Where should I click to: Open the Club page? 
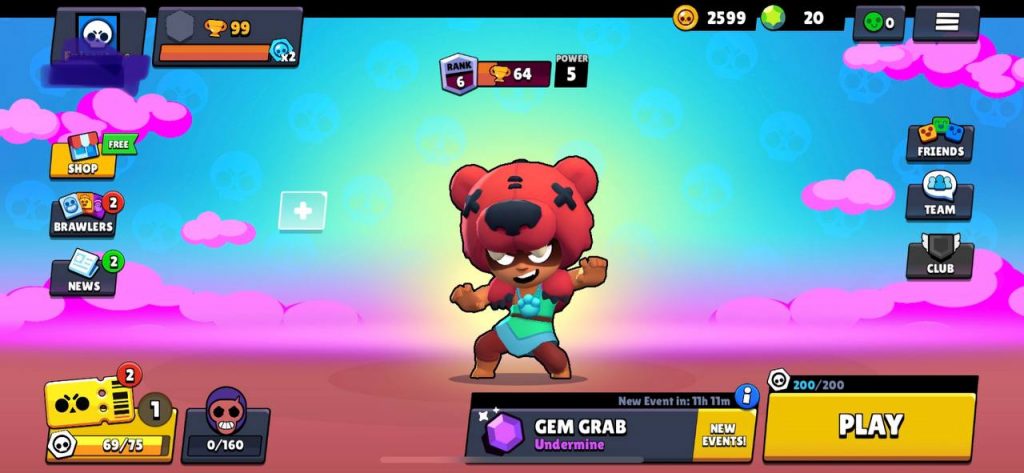[939, 256]
